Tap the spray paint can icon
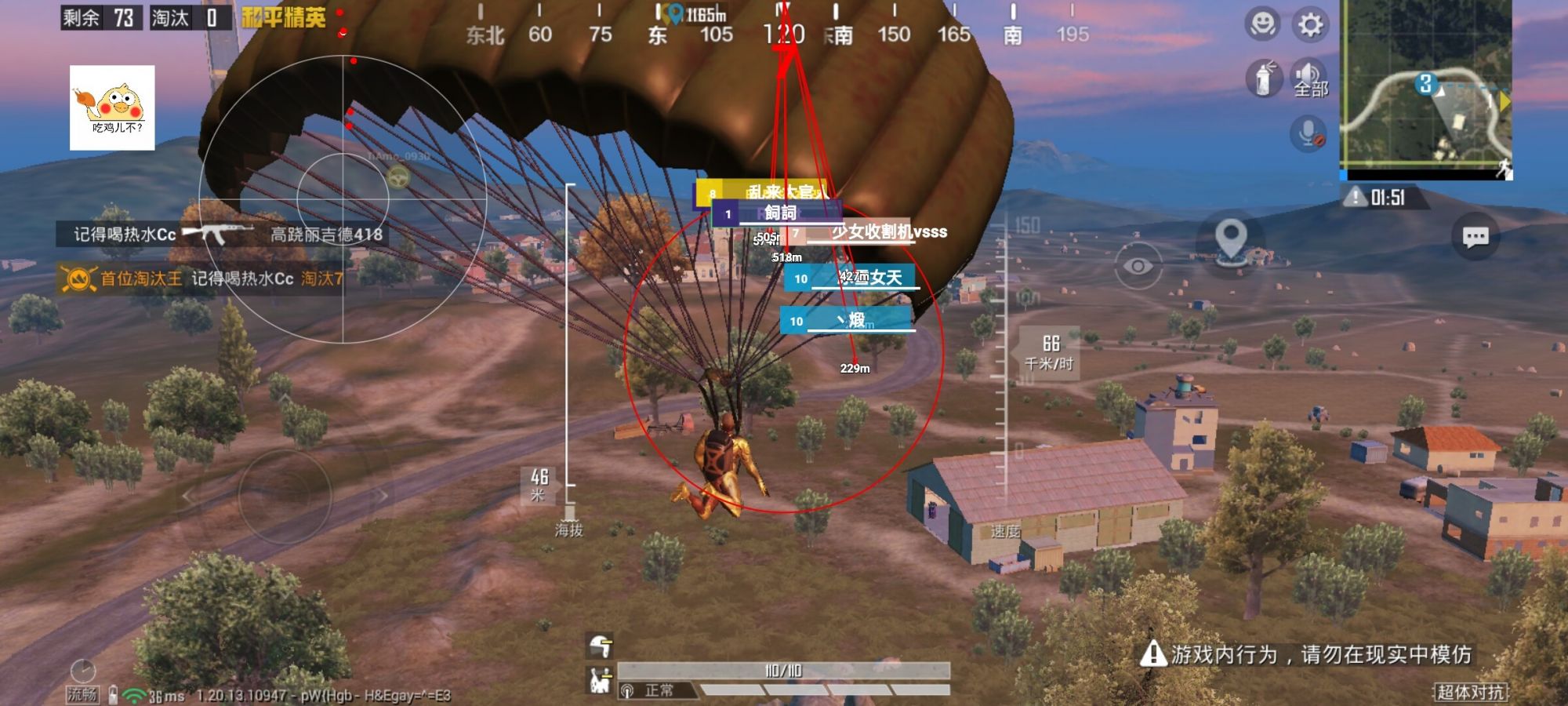Image resolution: width=1568 pixels, height=706 pixels. click(x=1263, y=78)
